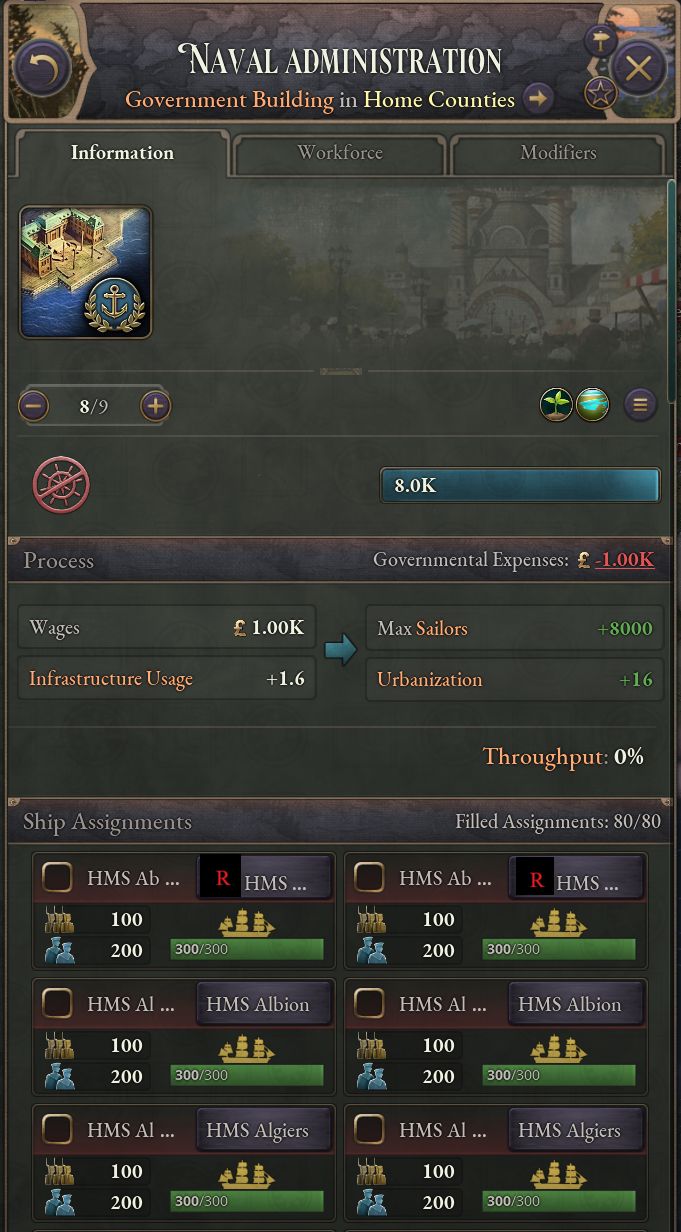Toggle the star bookmark icon
This screenshot has height=1232, width=681.
[600, 95]
